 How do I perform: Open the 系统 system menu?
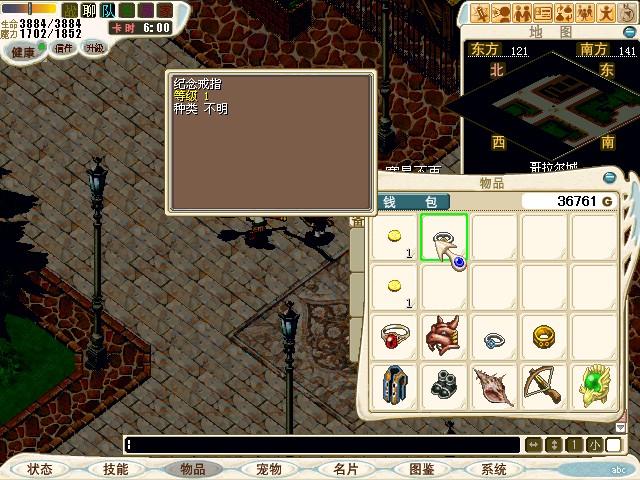494,469
